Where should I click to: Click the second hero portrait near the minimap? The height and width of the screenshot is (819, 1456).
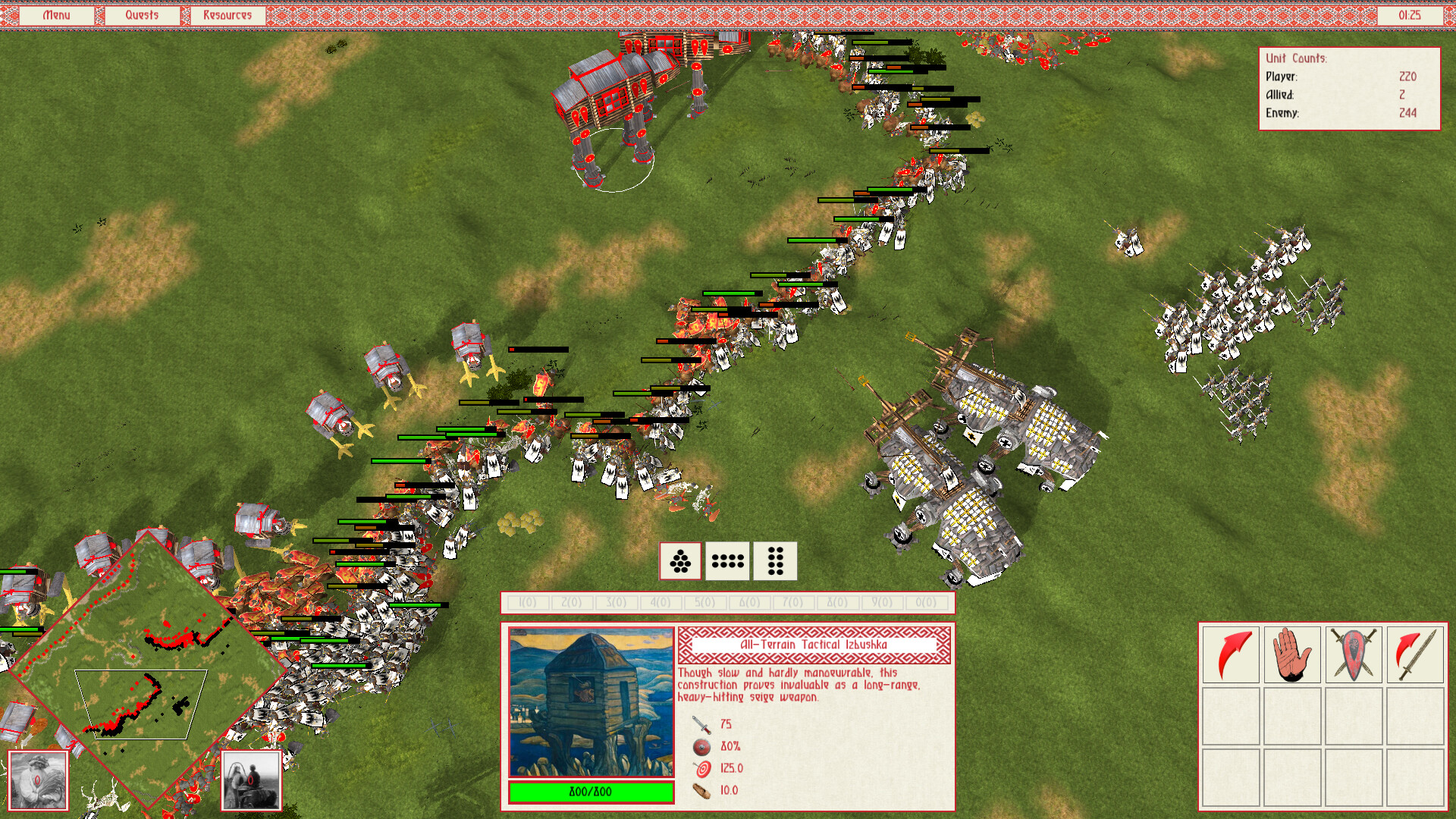(253, 780)
